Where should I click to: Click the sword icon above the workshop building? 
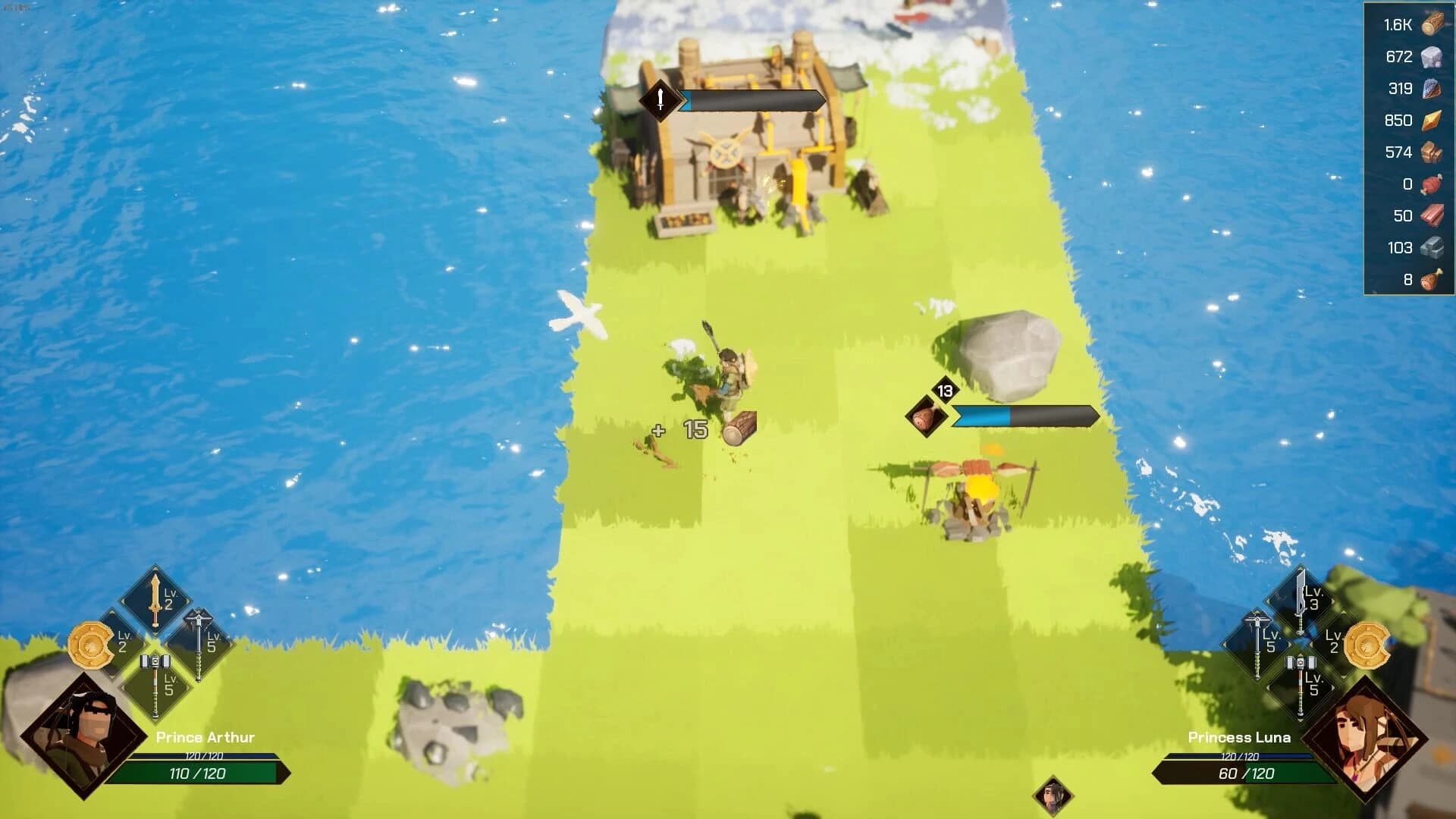[x=659, y=101]
